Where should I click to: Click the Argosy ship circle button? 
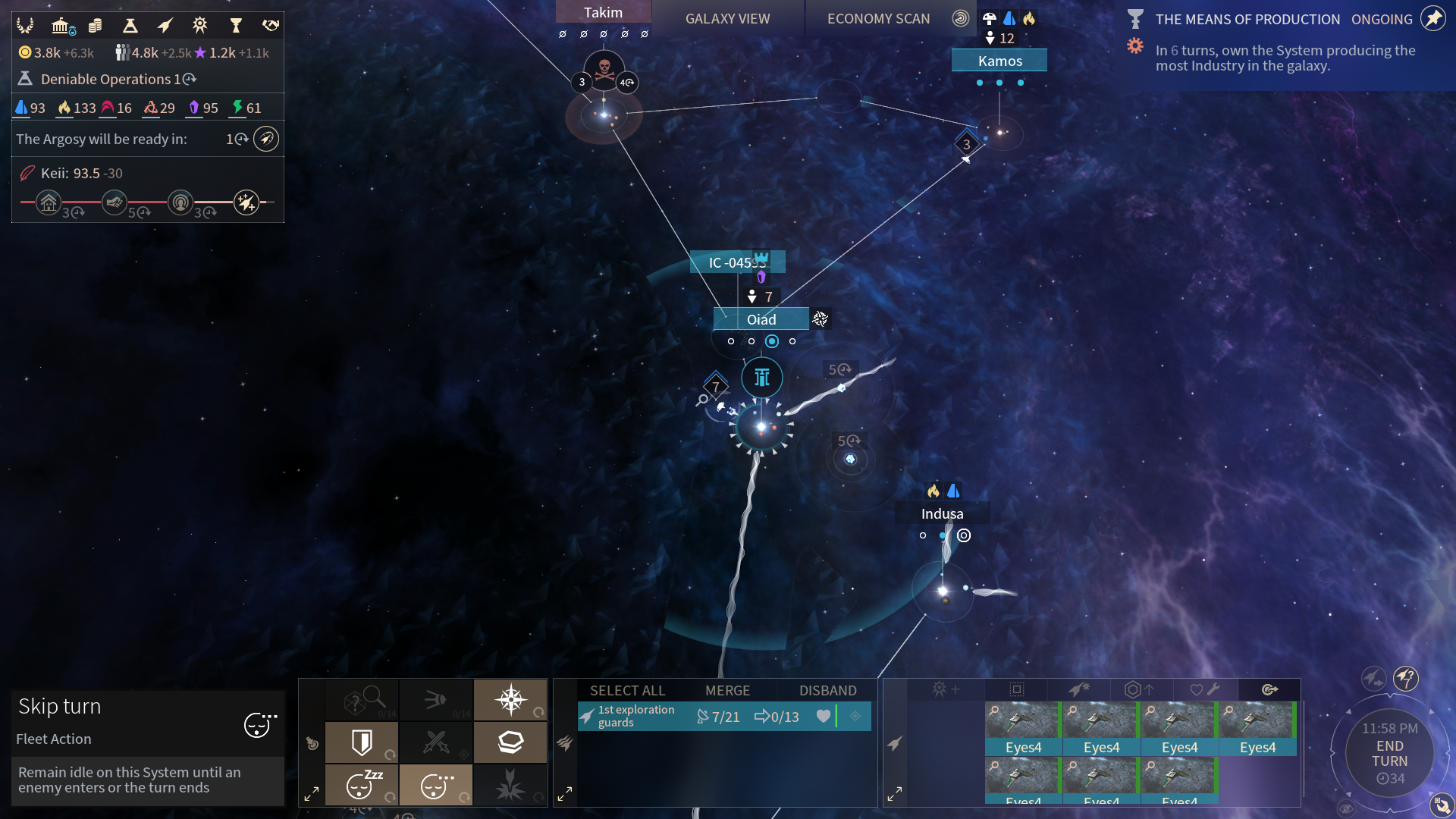tap(266, 140)
